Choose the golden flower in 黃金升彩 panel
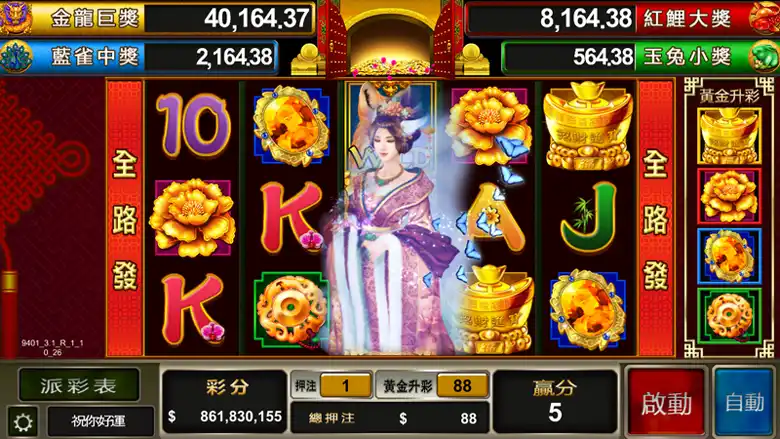The height and width of the screenshot is (439, 780). (x=729, y=196)
